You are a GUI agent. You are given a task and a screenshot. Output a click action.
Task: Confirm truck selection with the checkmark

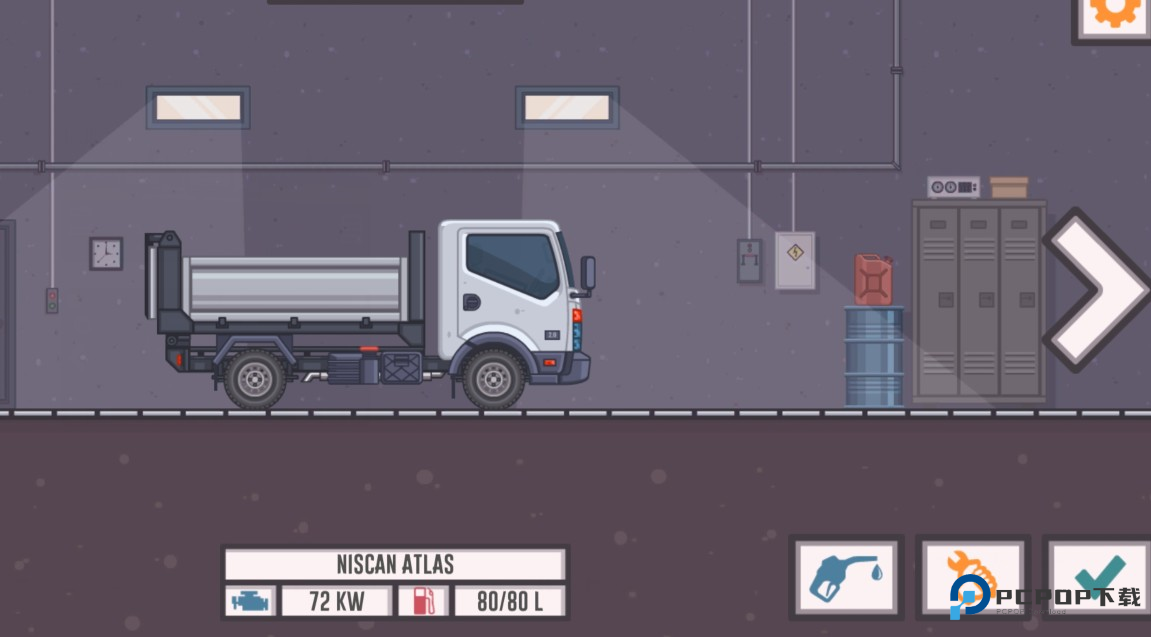1099,575
